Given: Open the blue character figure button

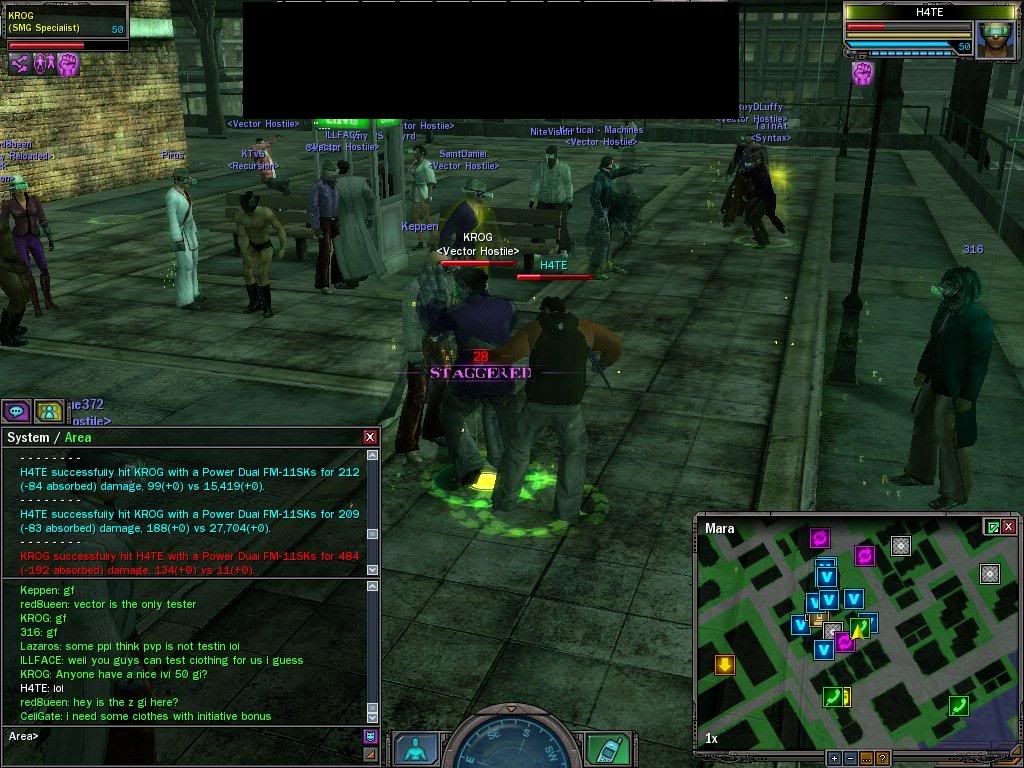Looking at the screenshot, I should pyautogui.click(x=414, y=748).
